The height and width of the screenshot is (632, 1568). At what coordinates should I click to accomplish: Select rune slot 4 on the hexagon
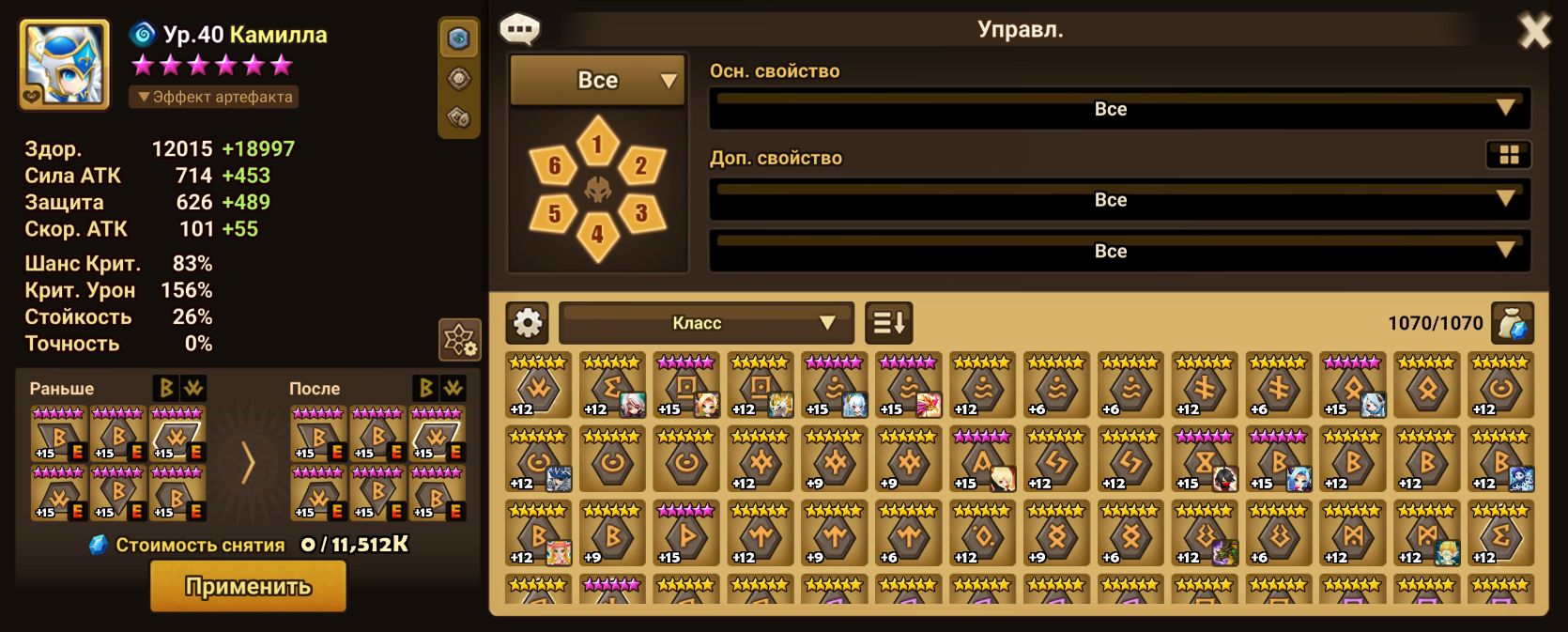(x=597, y=235)
